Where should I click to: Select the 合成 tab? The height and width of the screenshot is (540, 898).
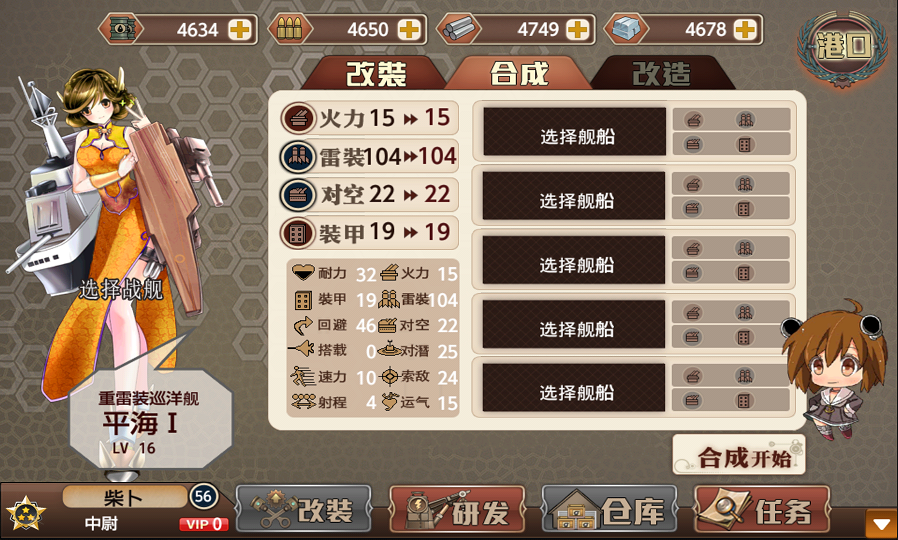[519, 73]
